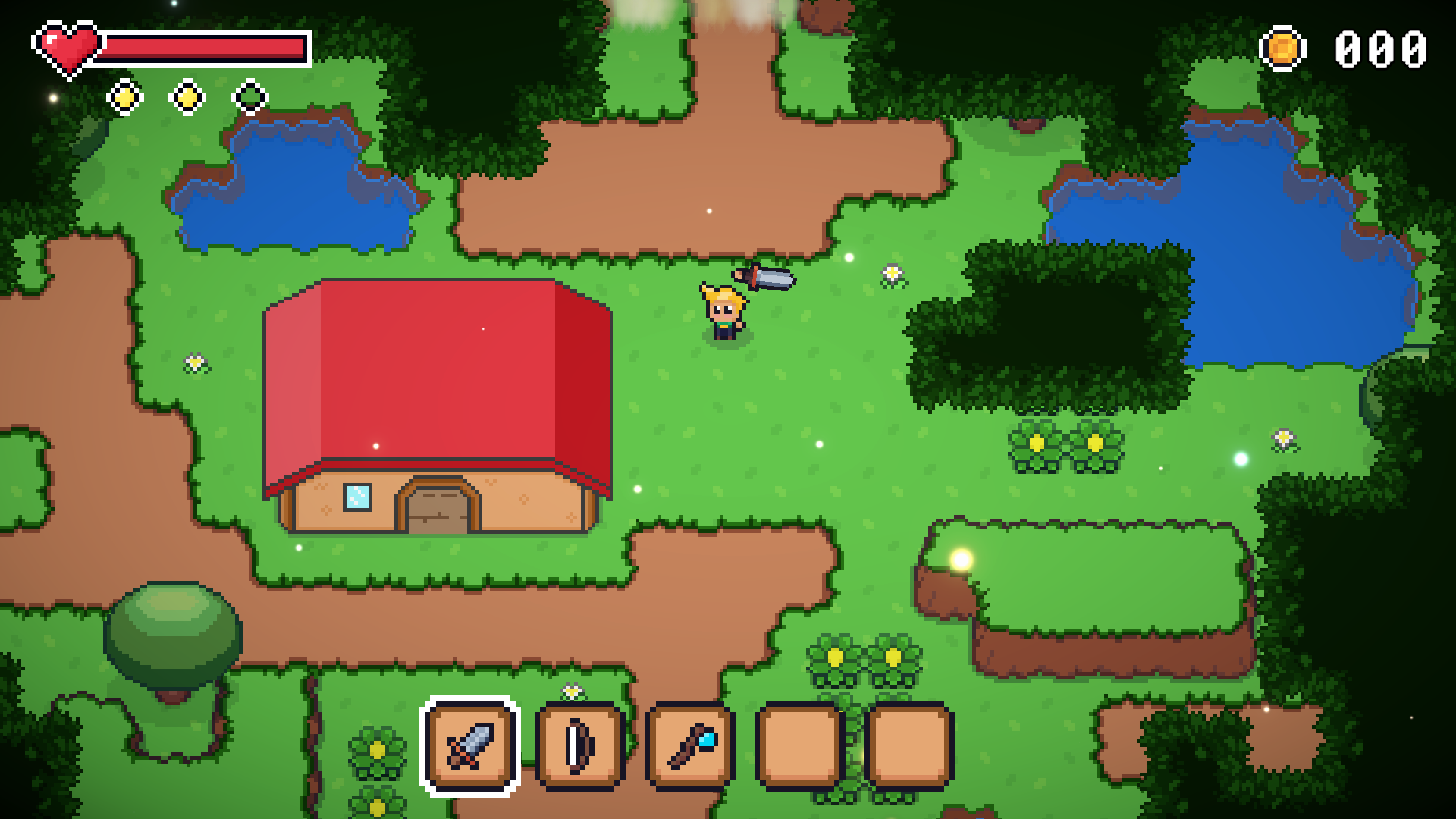
Task: Click the second filled star token
Action: (x=187, y=96)
